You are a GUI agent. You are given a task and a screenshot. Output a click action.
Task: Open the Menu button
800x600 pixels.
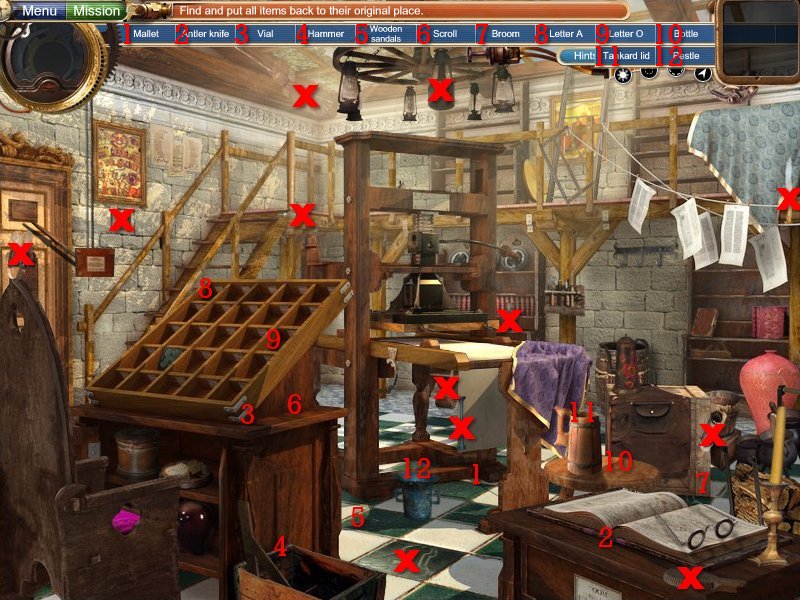tap(39, 11)
